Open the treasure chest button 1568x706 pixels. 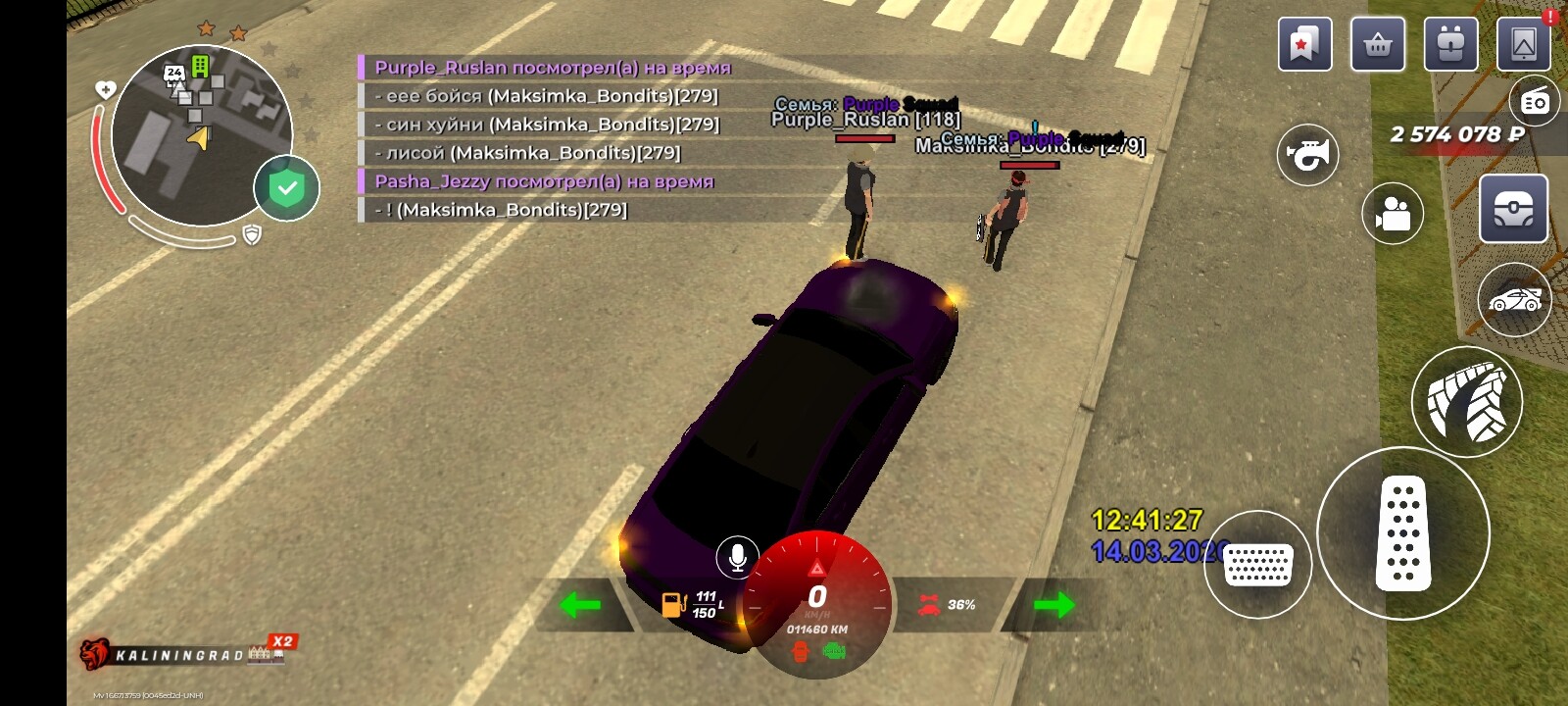coord(1513,209)
